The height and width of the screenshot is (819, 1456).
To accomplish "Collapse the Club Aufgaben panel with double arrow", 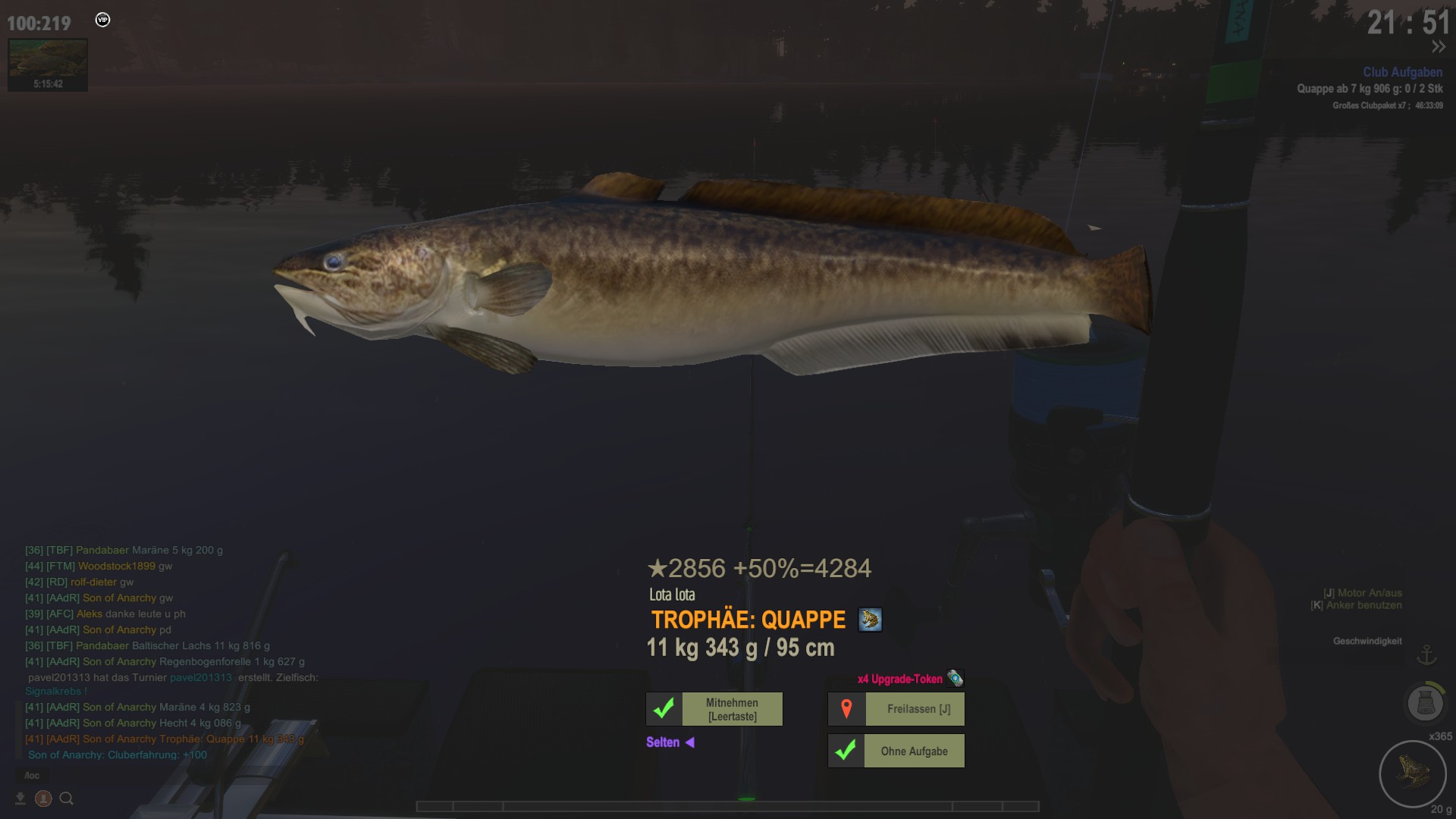I will [x=1438, y=47].
